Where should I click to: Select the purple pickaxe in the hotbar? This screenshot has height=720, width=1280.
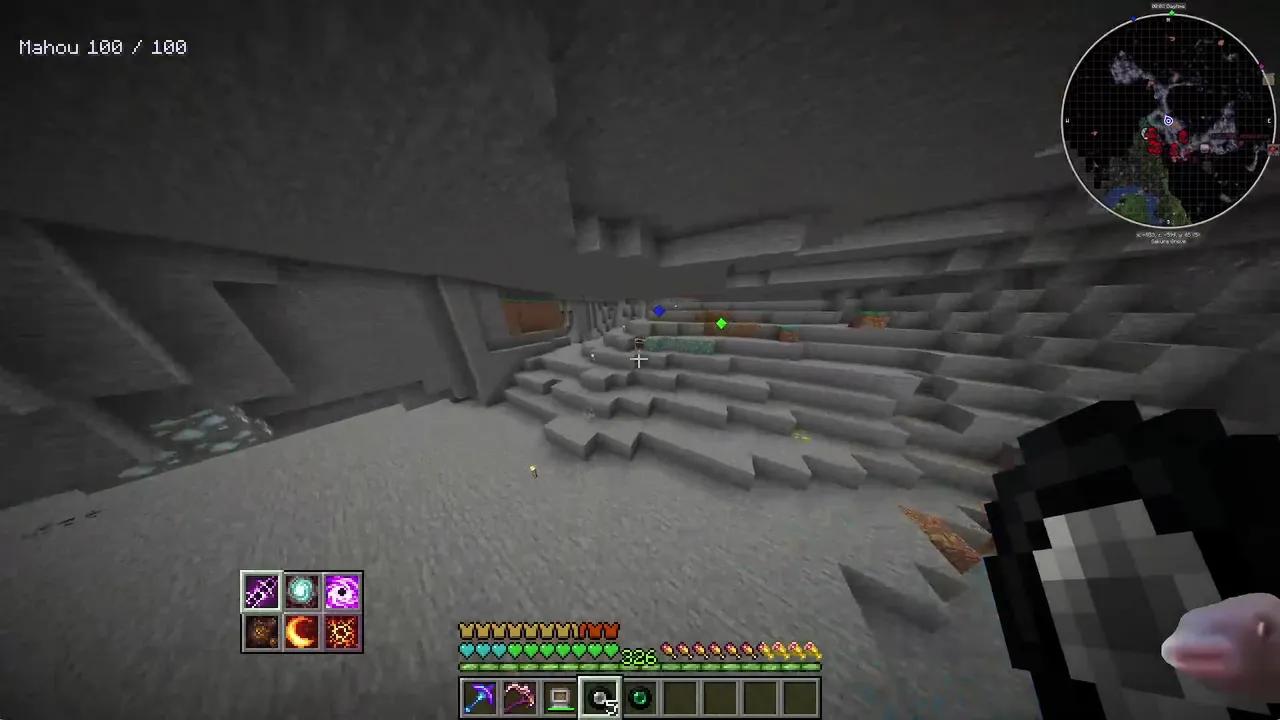[480, 697]
